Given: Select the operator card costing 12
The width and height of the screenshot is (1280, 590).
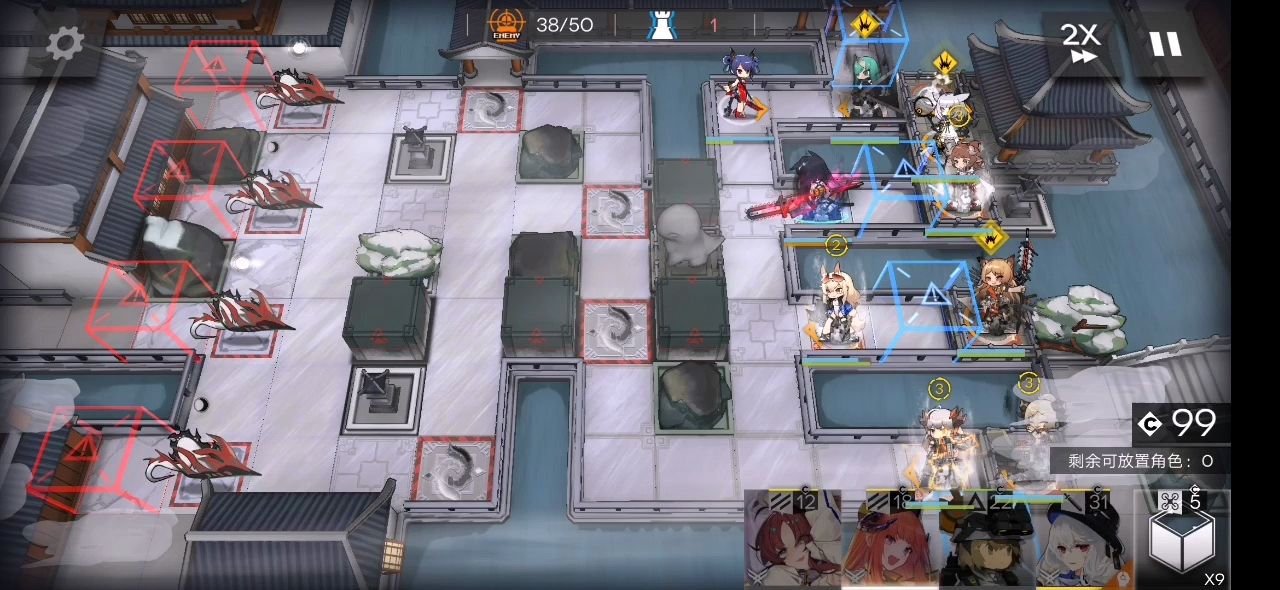Looking at the screenshot, I should [791, 540].
